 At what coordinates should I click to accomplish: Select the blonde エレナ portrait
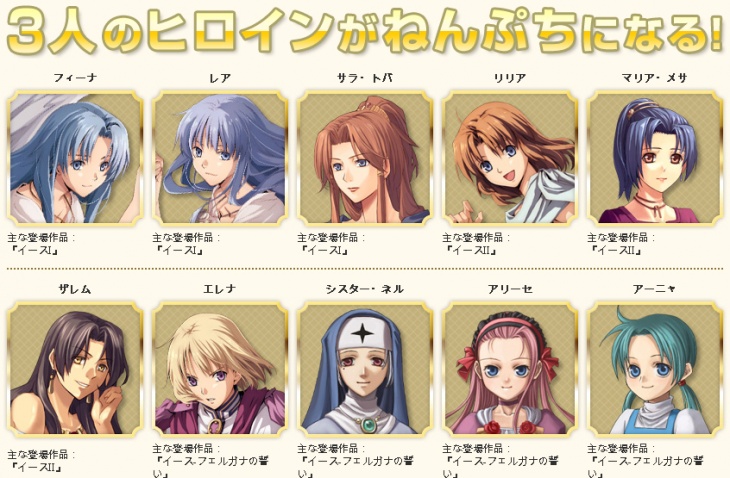coord(220,369)
